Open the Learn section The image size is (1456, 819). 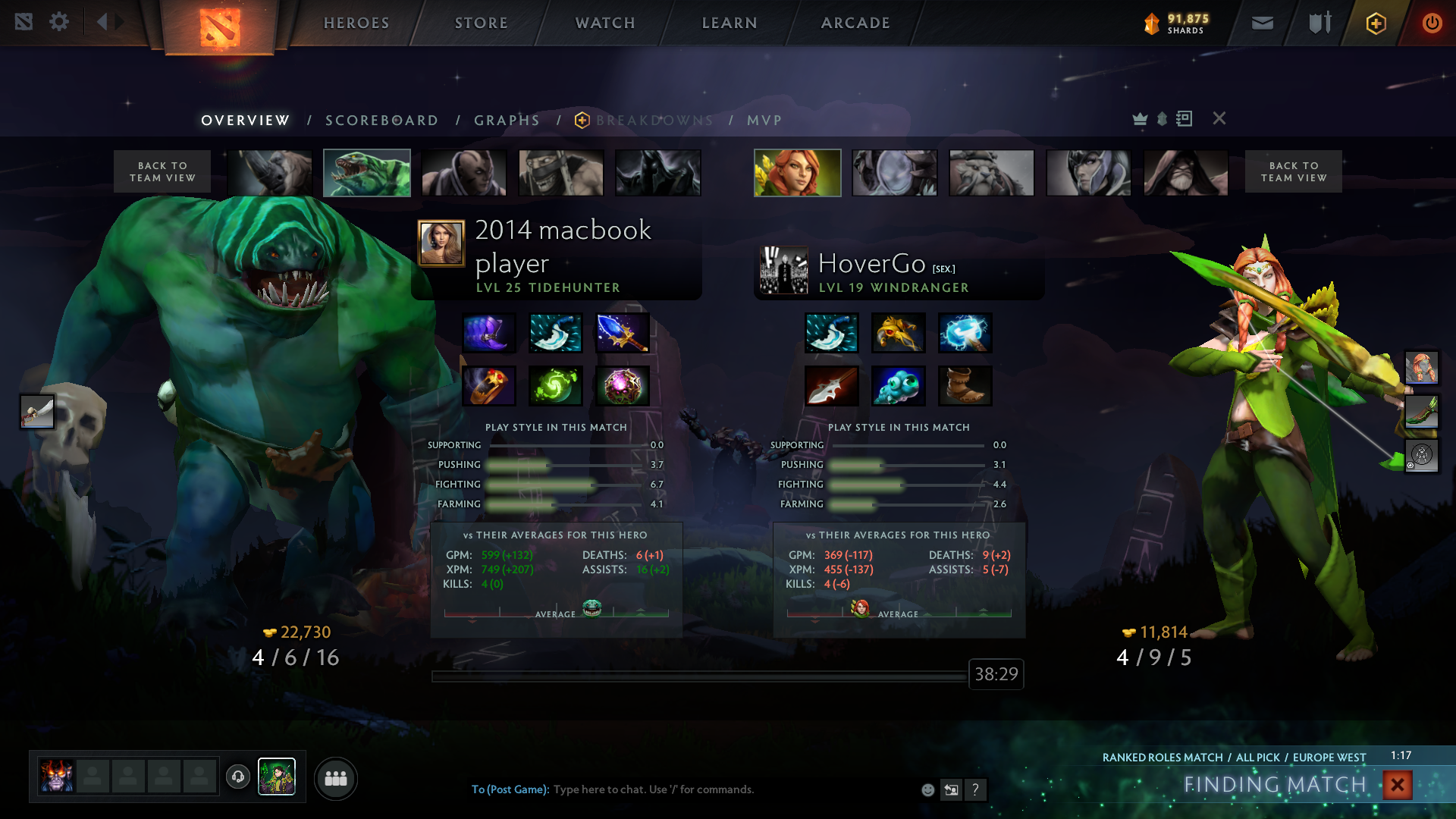[x=730, y=23]
